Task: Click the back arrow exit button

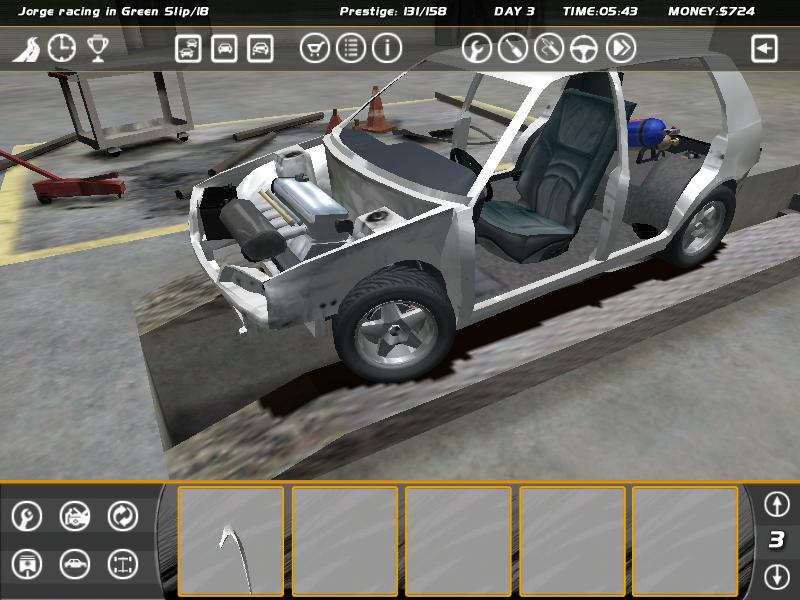Action: (x=765, y=48)
